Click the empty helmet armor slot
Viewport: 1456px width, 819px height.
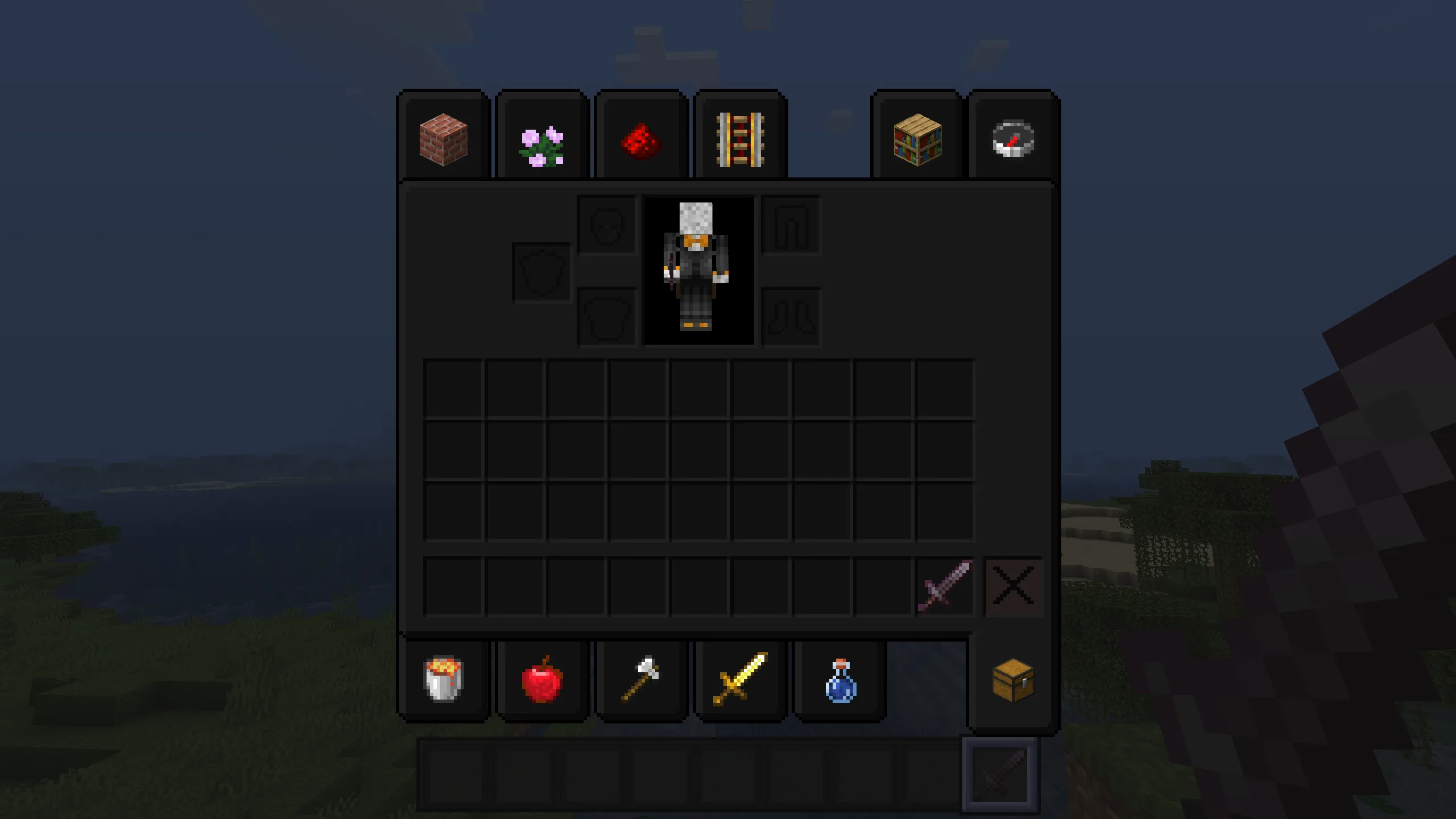606,225
